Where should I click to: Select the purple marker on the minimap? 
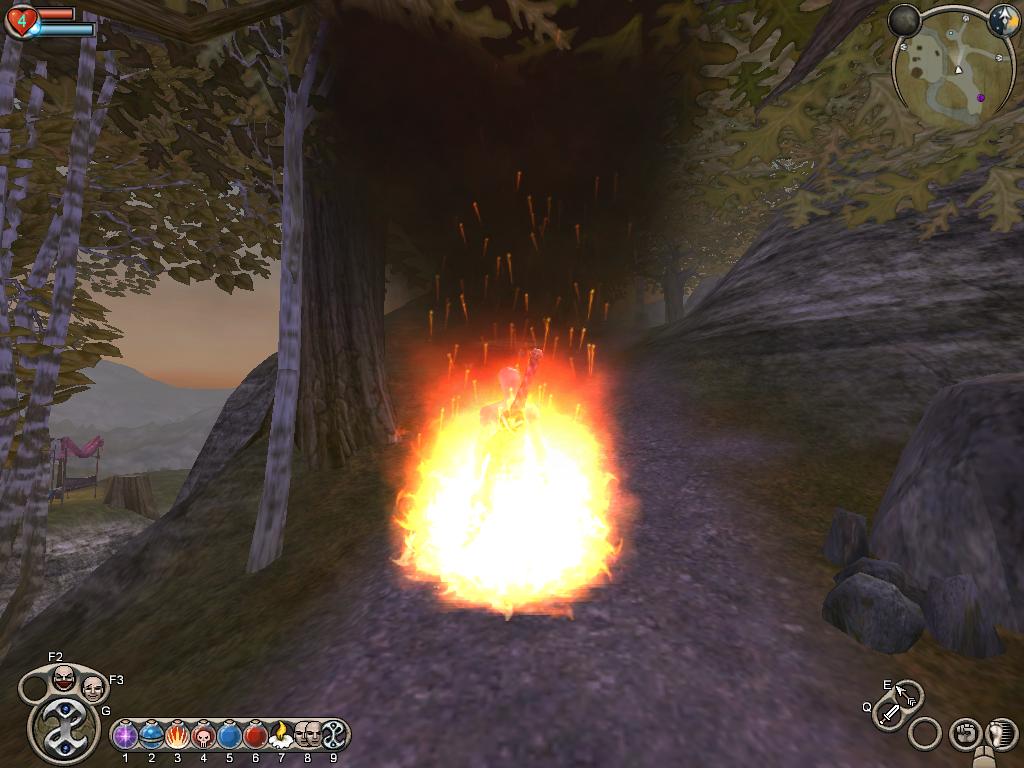pyautogui.click(x=981, y=97)
